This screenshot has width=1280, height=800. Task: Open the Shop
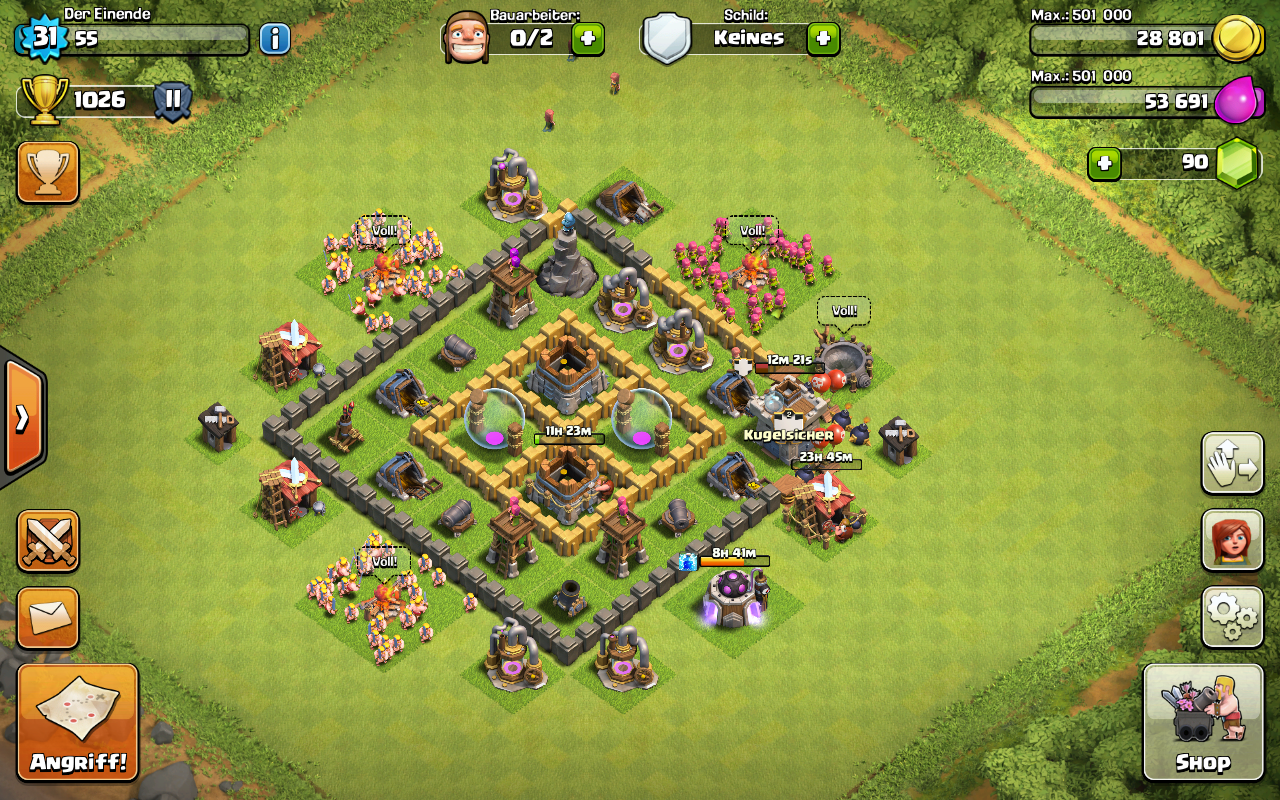(x=1202, y=722)
